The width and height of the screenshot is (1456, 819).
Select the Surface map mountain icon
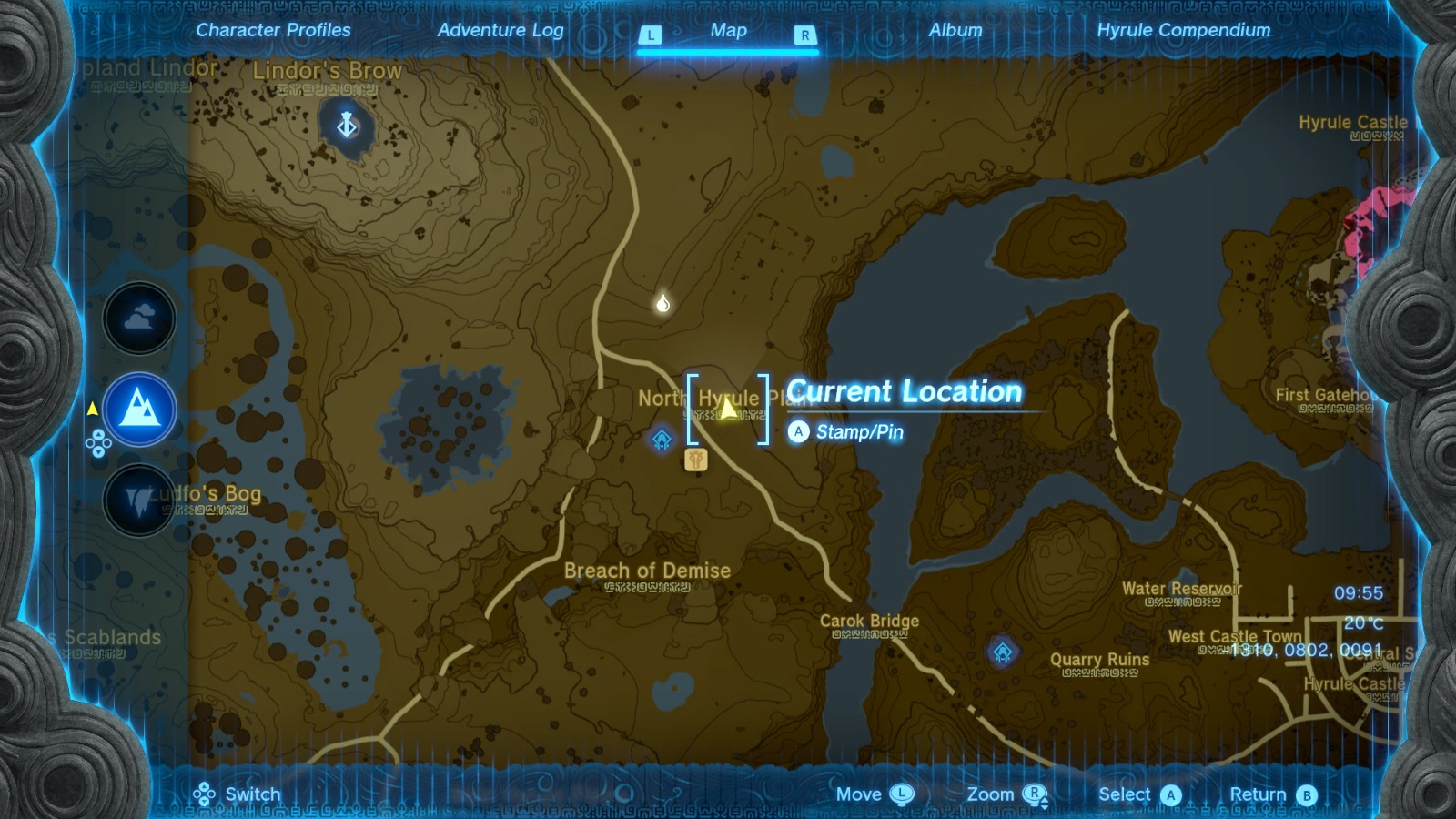(138, 409)
